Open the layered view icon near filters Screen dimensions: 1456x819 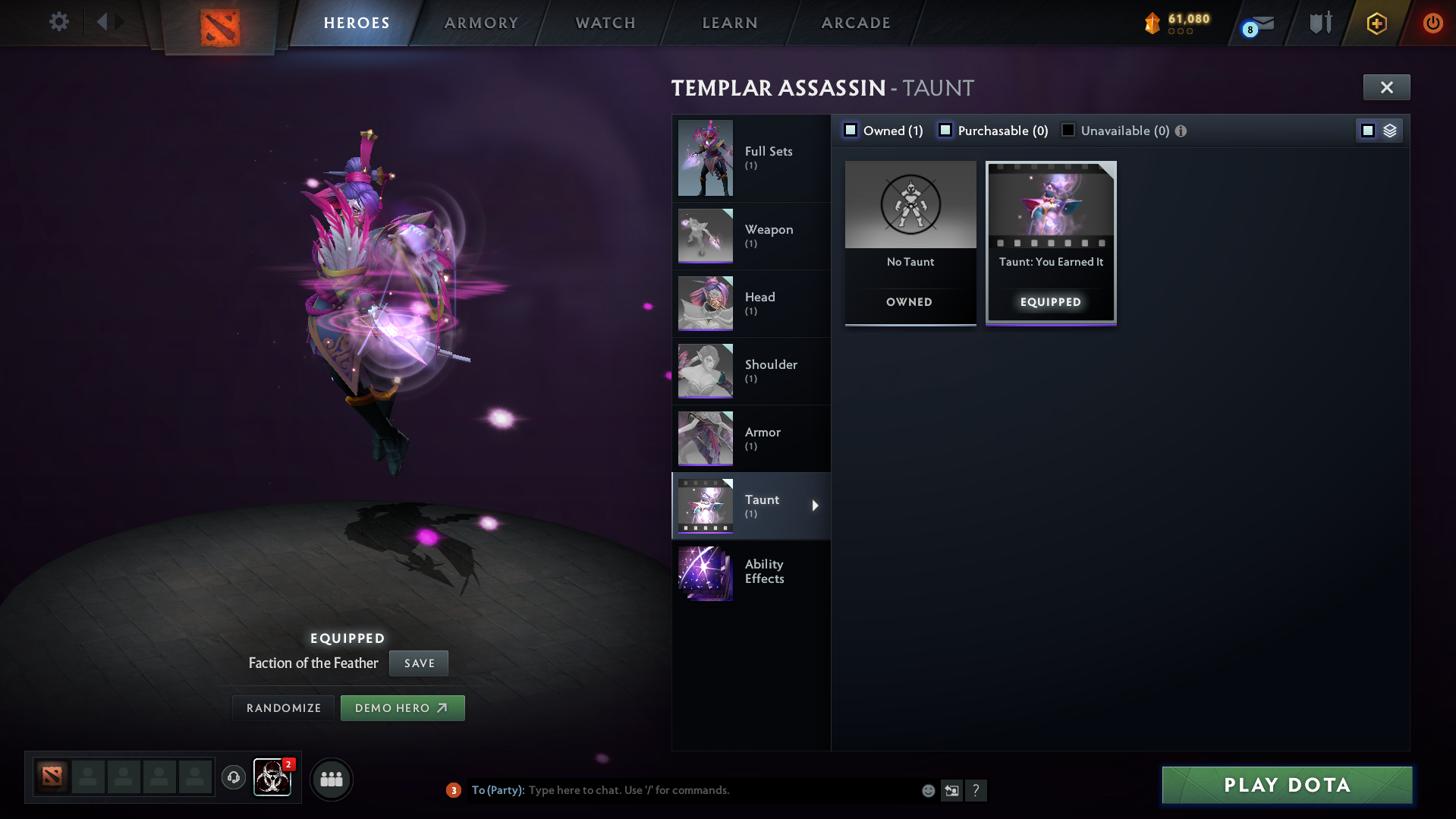[x=1391, y=130]
